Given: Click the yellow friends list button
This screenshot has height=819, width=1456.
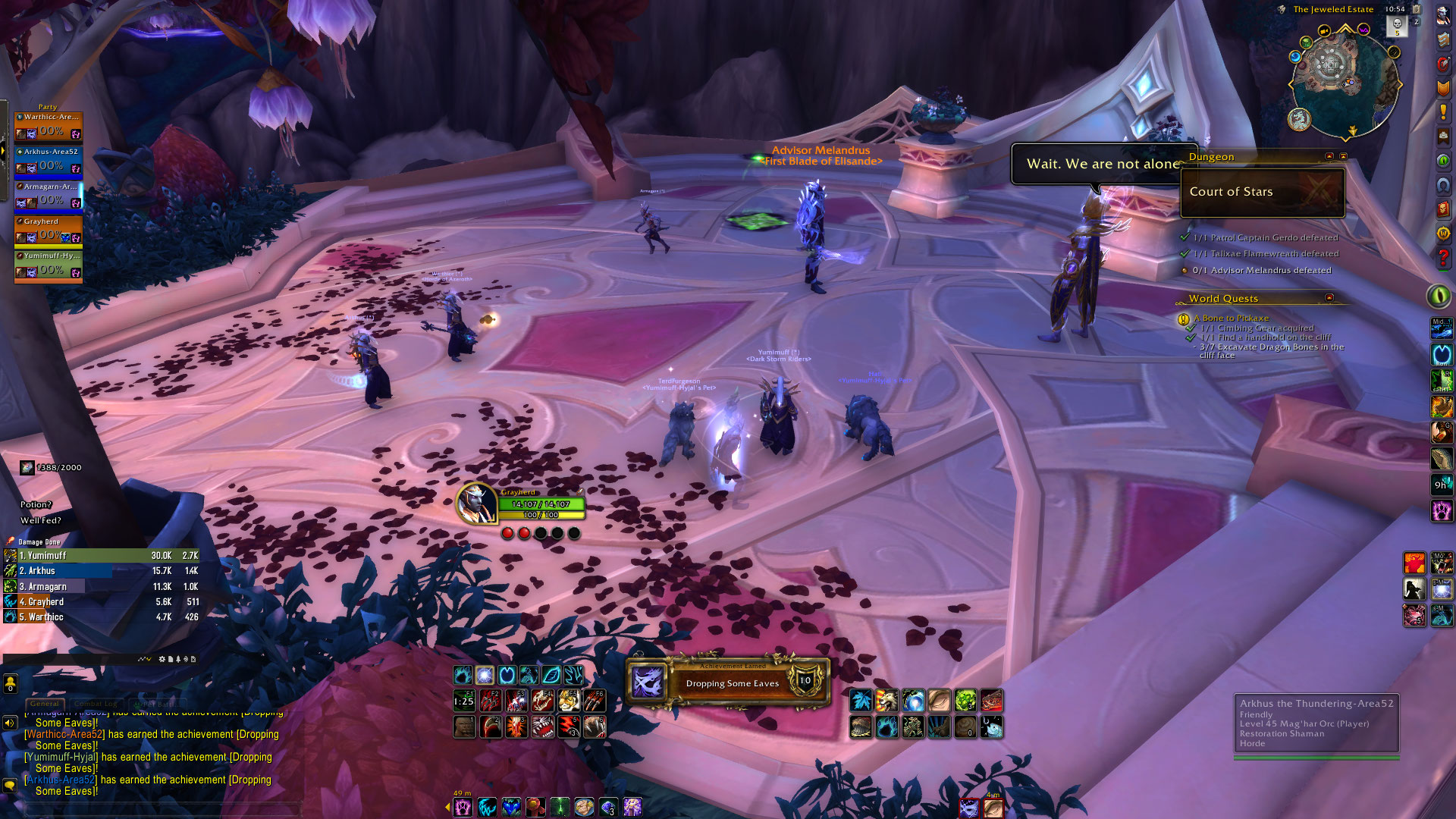Looking at the screenshot, I should (10, 684).
